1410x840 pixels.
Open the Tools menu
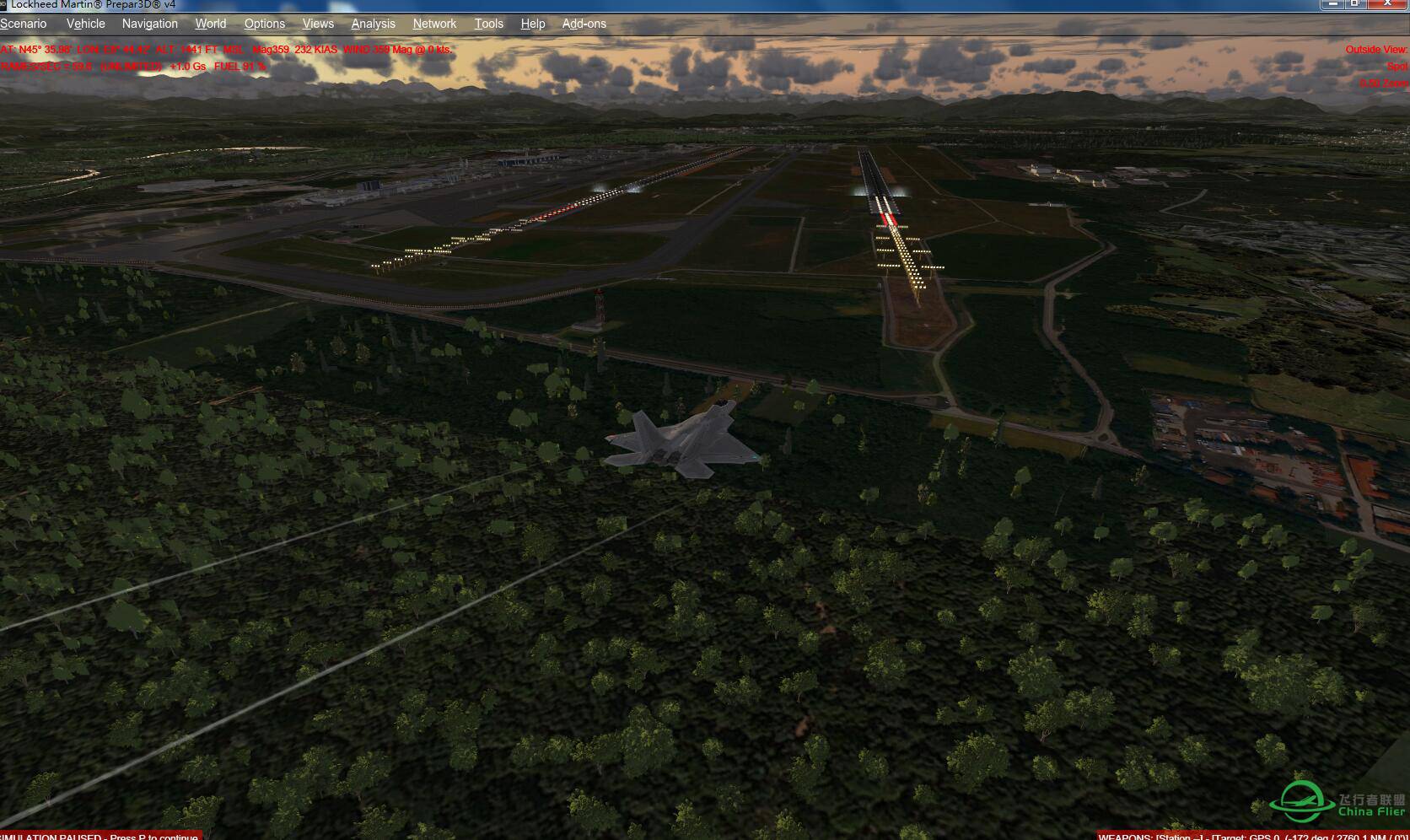489,24
